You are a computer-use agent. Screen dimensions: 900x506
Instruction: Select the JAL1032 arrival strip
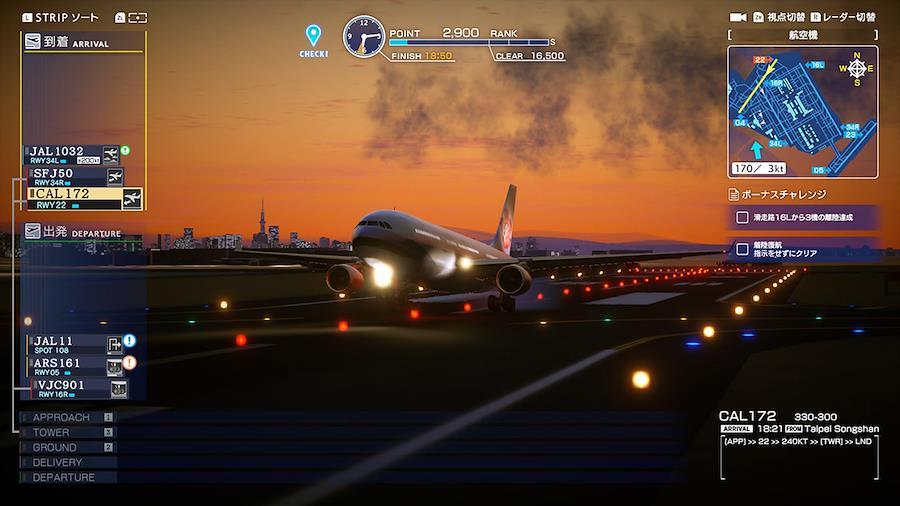72,155
